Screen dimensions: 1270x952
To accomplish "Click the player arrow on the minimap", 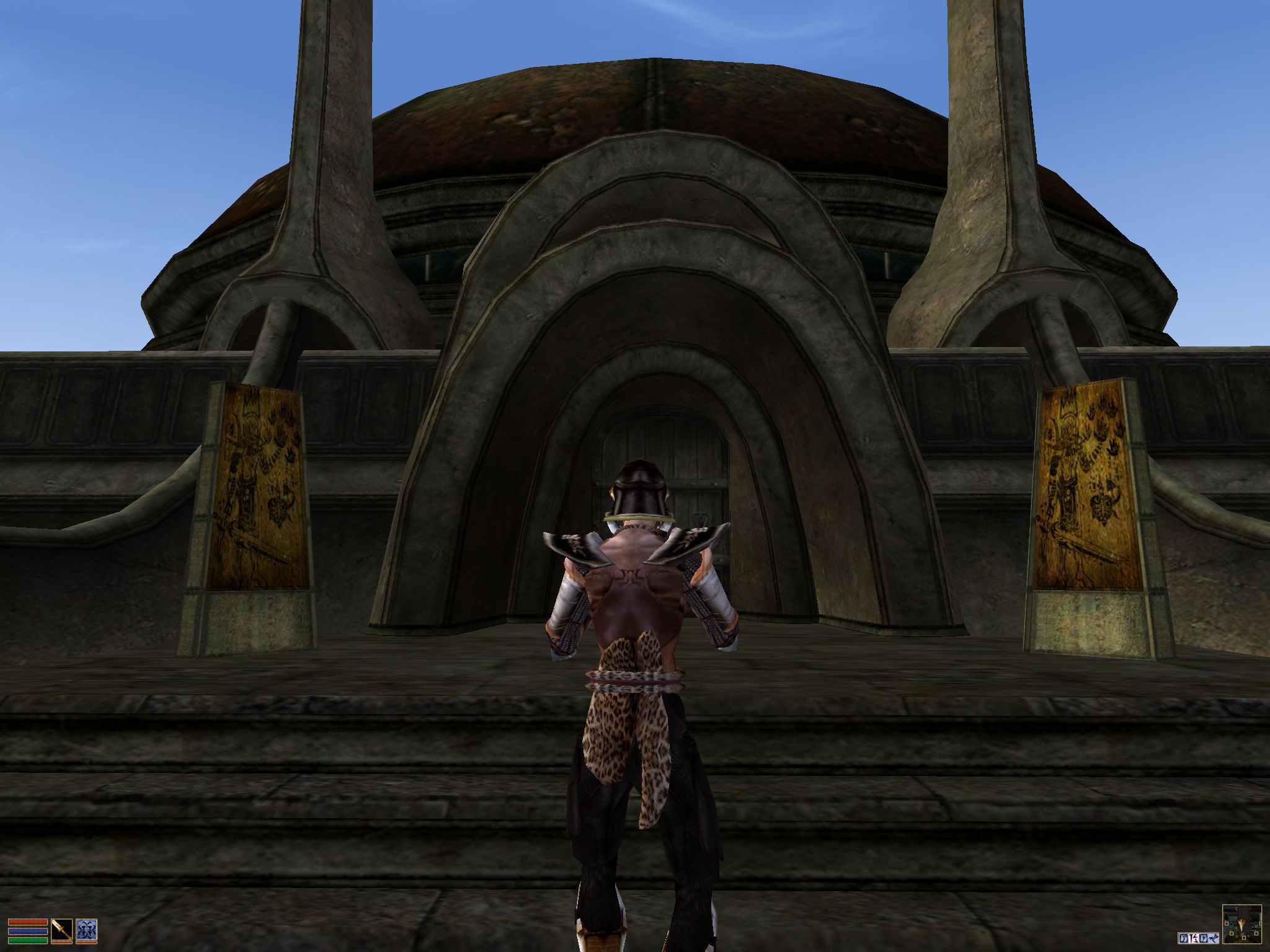I will (1242, 925).
